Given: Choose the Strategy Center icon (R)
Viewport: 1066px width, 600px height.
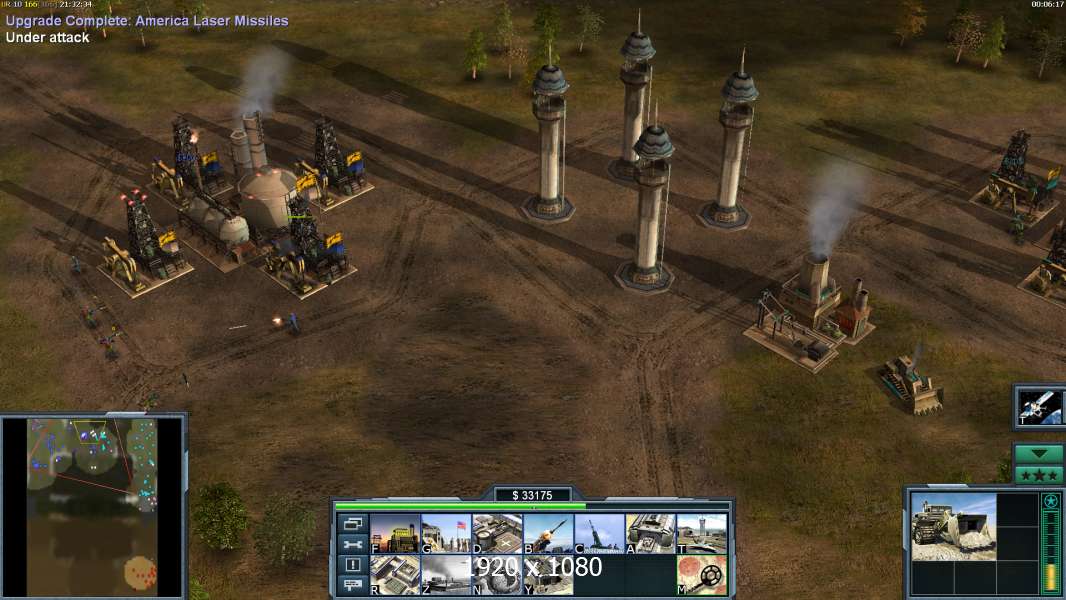Looking at the screenshot, I should pos(395,574).
